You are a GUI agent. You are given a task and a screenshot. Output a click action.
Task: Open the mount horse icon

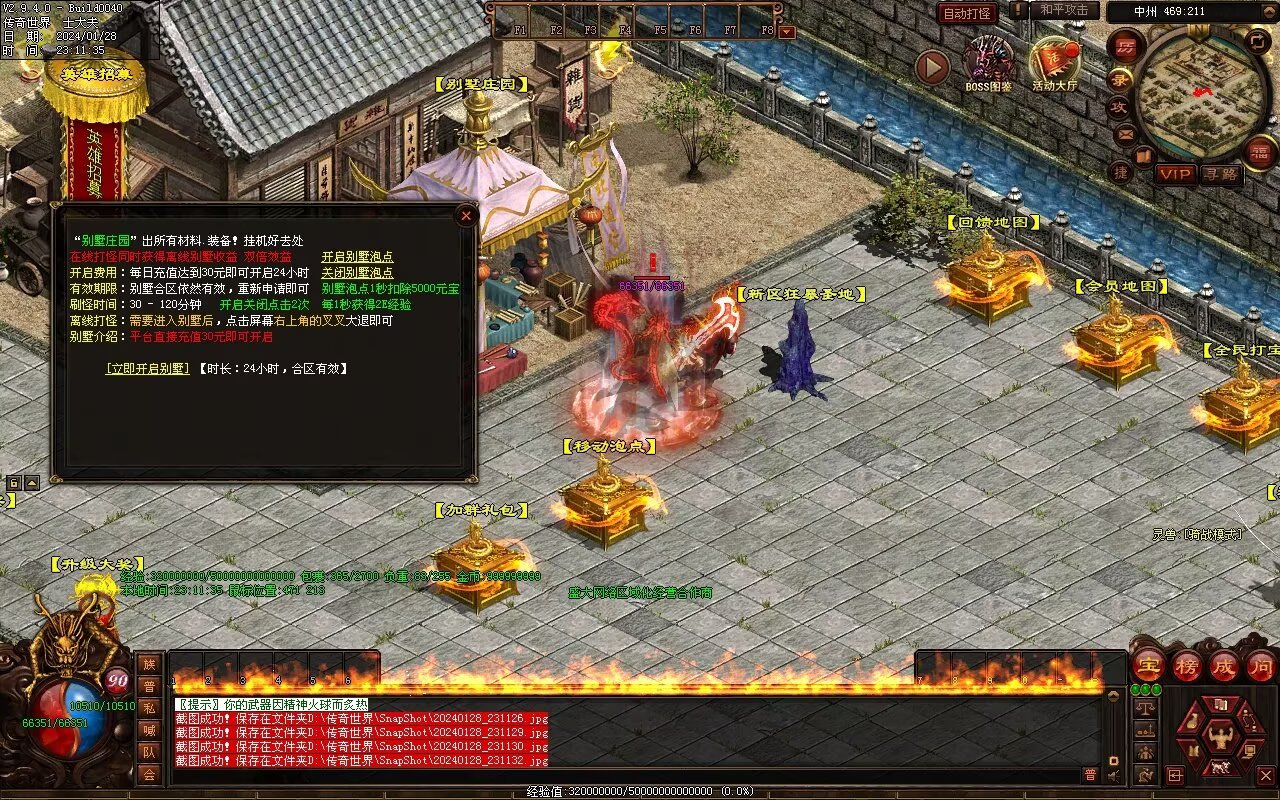point(1220,768)
